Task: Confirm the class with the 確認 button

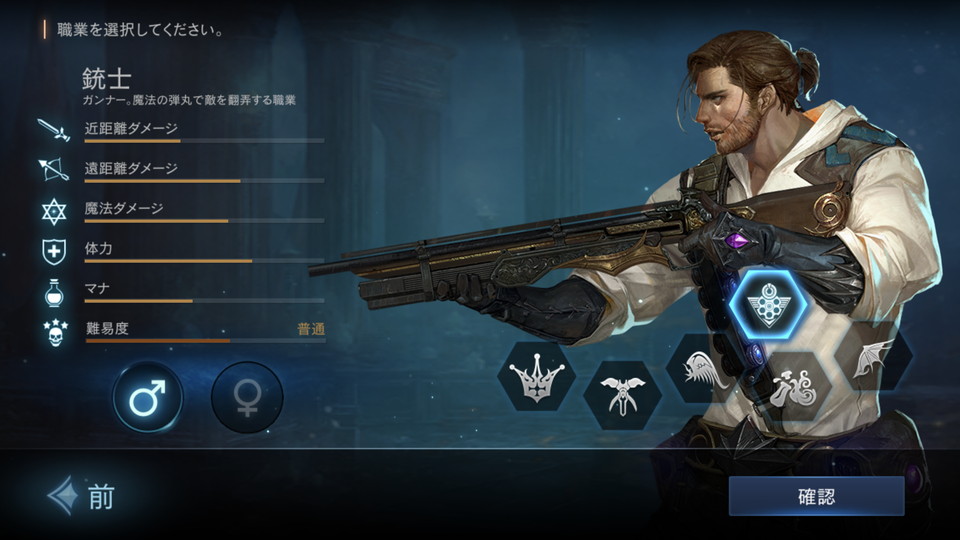Action: tap(816, 496)
